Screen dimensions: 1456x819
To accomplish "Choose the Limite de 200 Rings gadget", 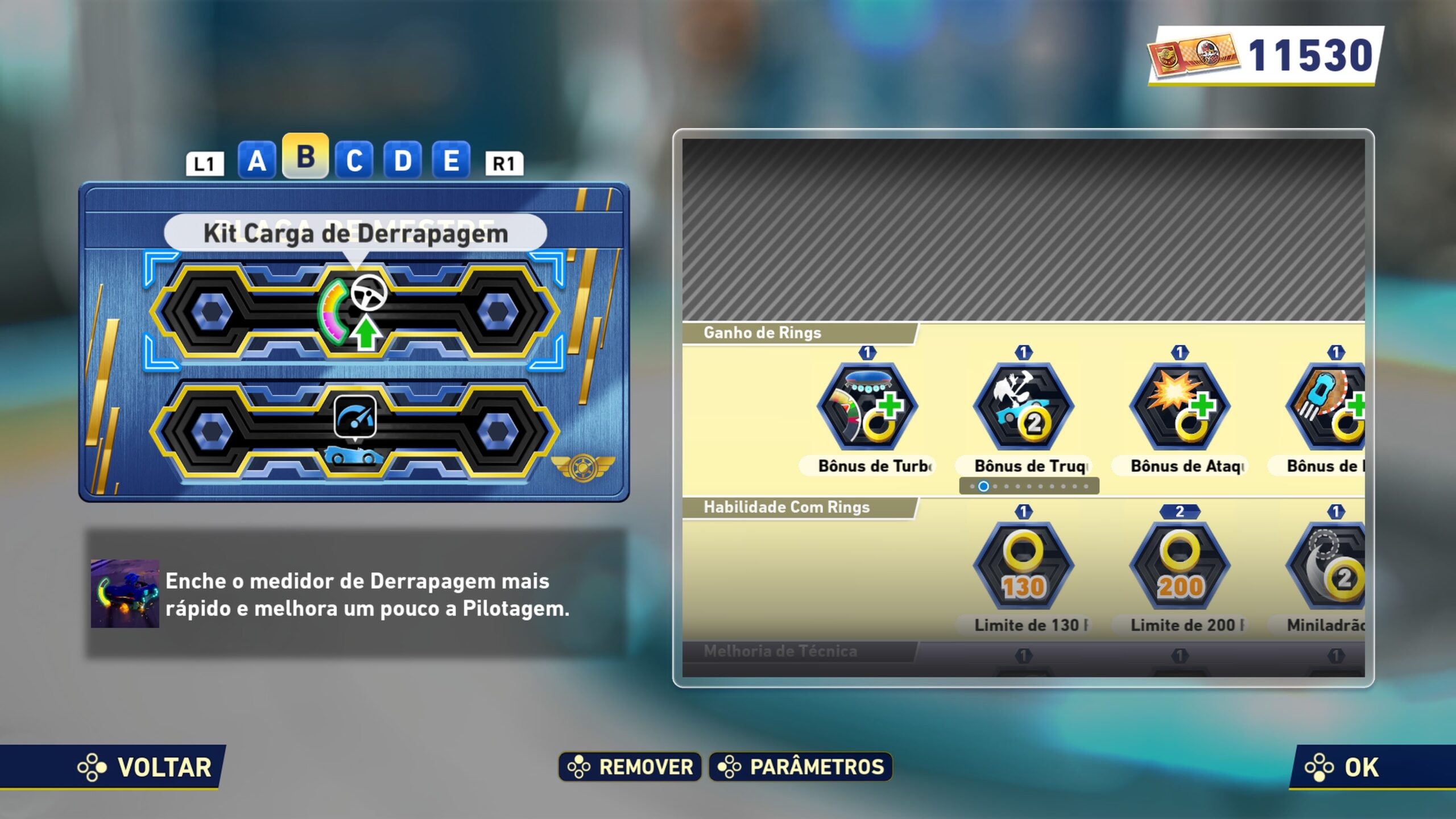I will tap(1180, 566).
